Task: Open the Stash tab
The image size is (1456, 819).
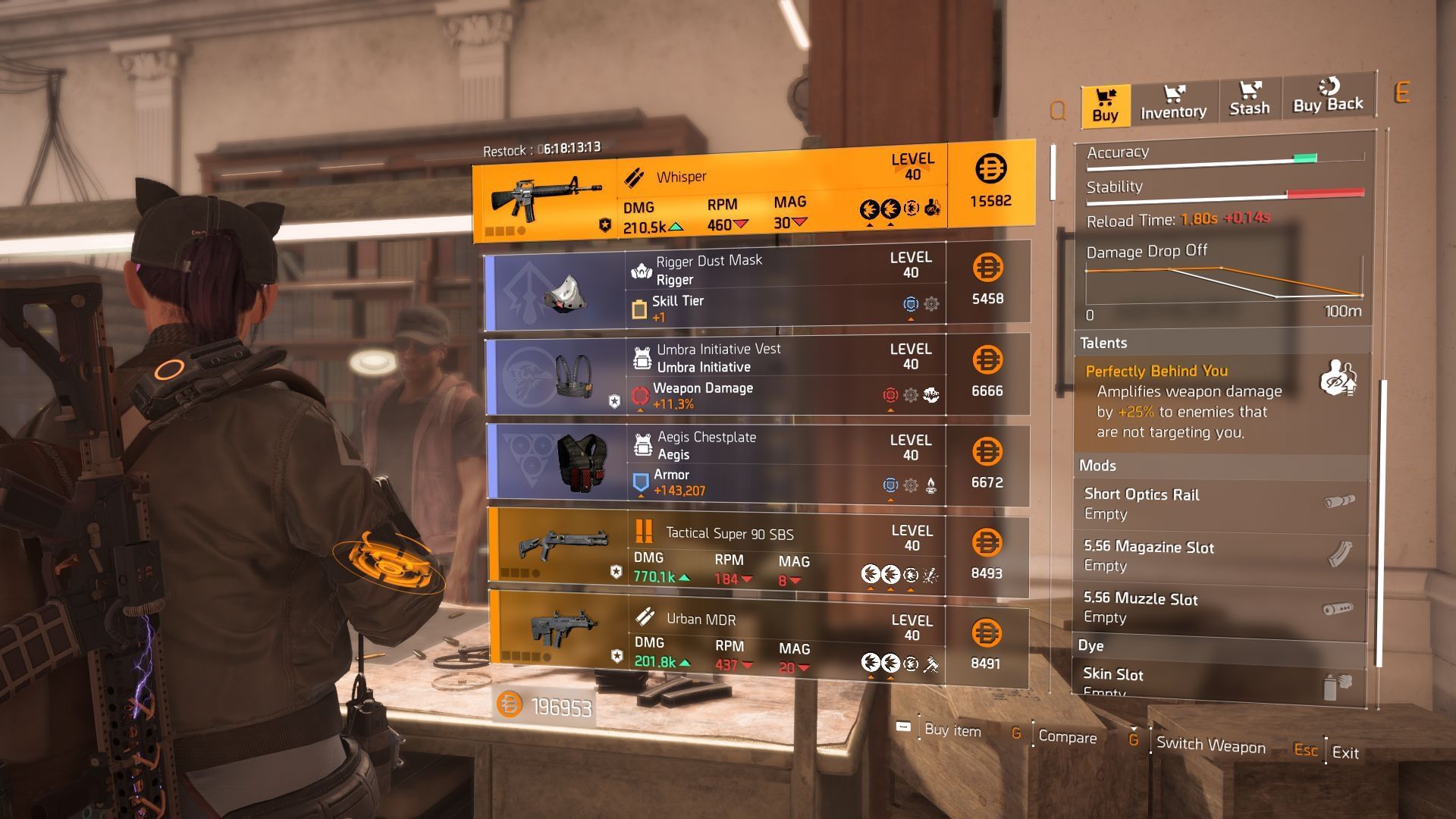Action: (x=1249, y=100)
